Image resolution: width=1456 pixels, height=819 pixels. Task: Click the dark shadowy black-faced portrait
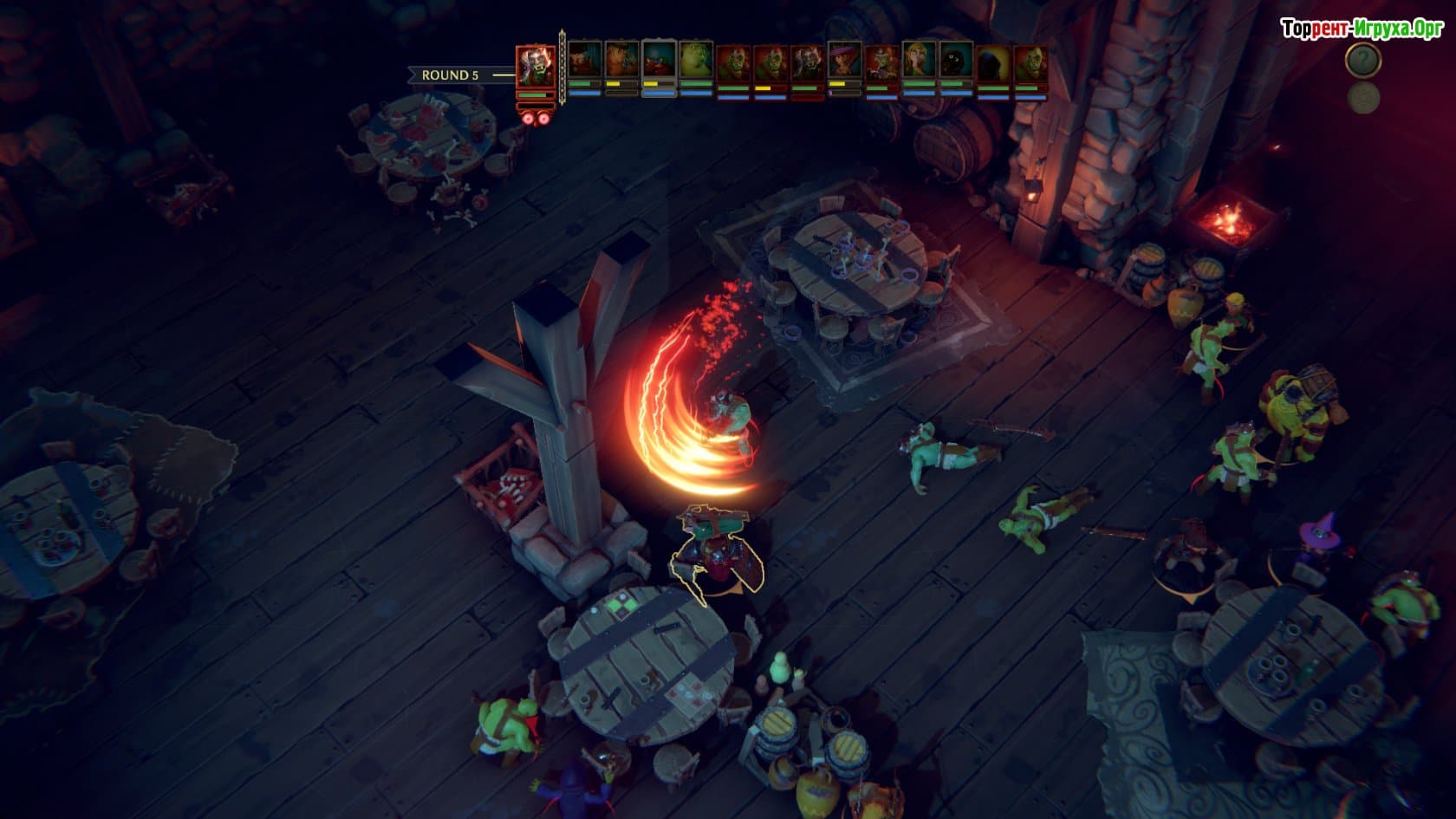(956, 61)
